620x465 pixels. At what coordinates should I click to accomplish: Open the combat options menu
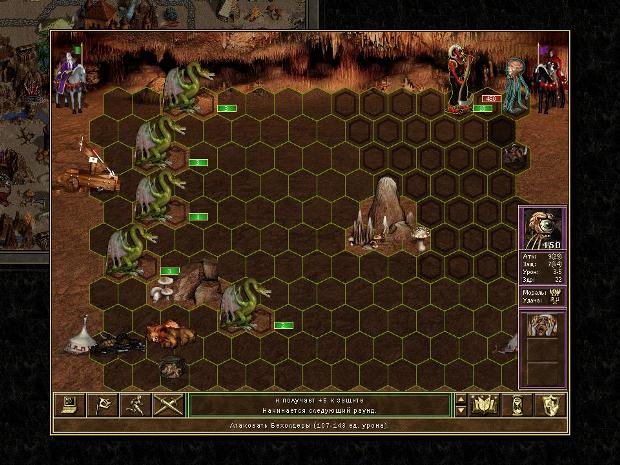click(x=69, y=405)
